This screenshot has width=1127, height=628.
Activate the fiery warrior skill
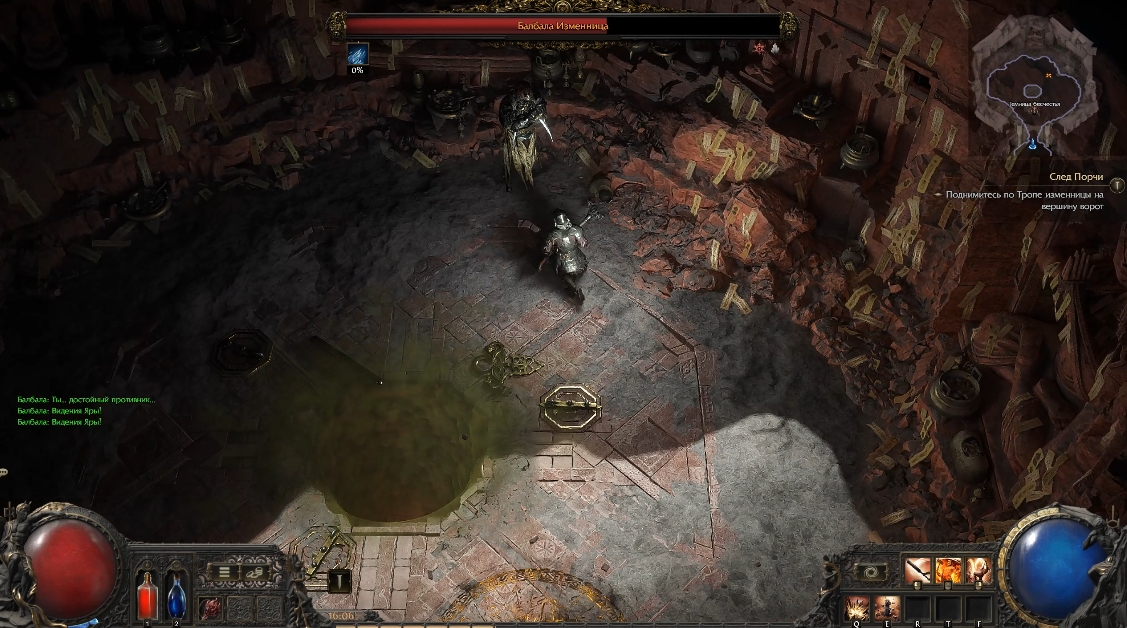[x=948, y=571]
